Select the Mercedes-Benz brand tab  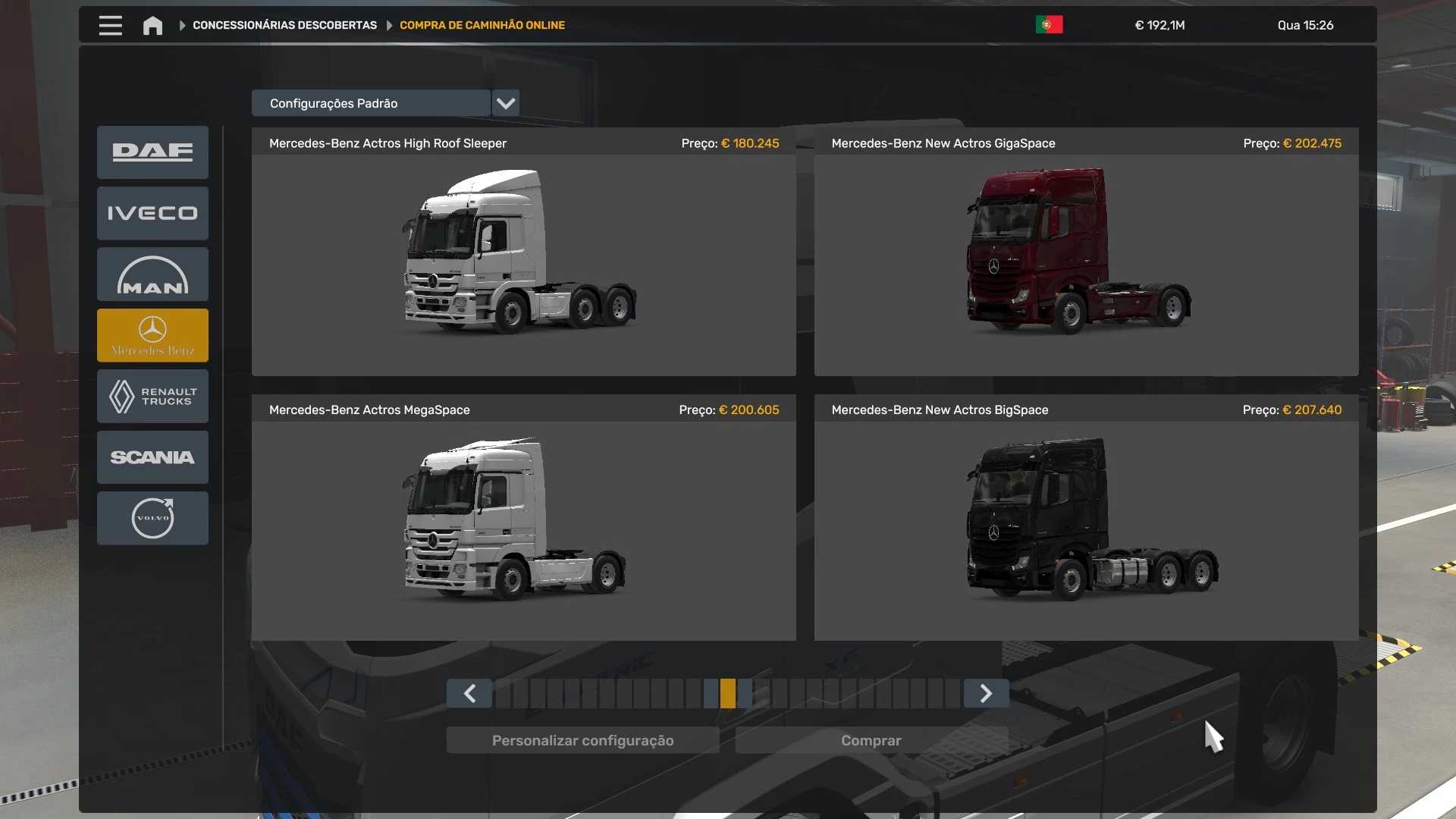152,335
